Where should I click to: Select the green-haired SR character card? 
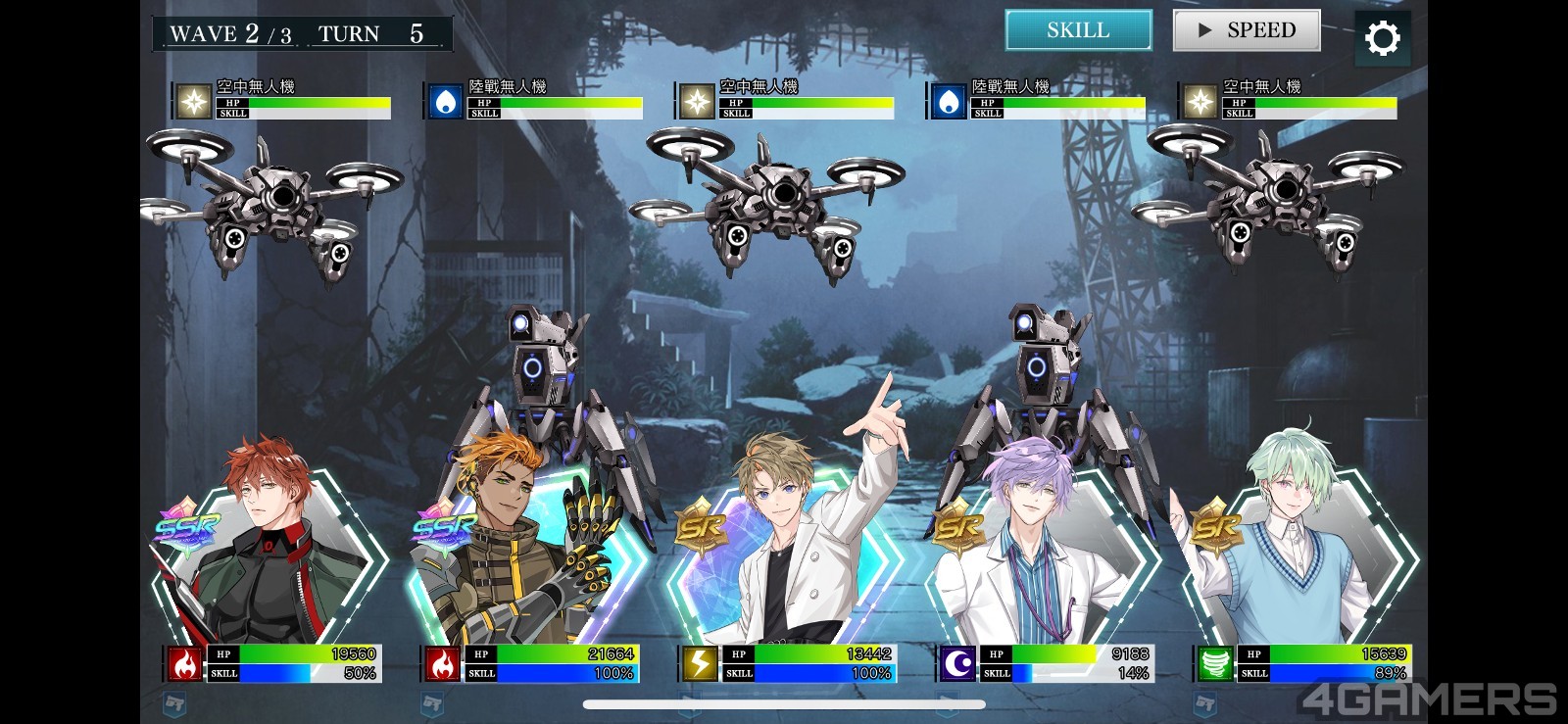pos(1298,558)
